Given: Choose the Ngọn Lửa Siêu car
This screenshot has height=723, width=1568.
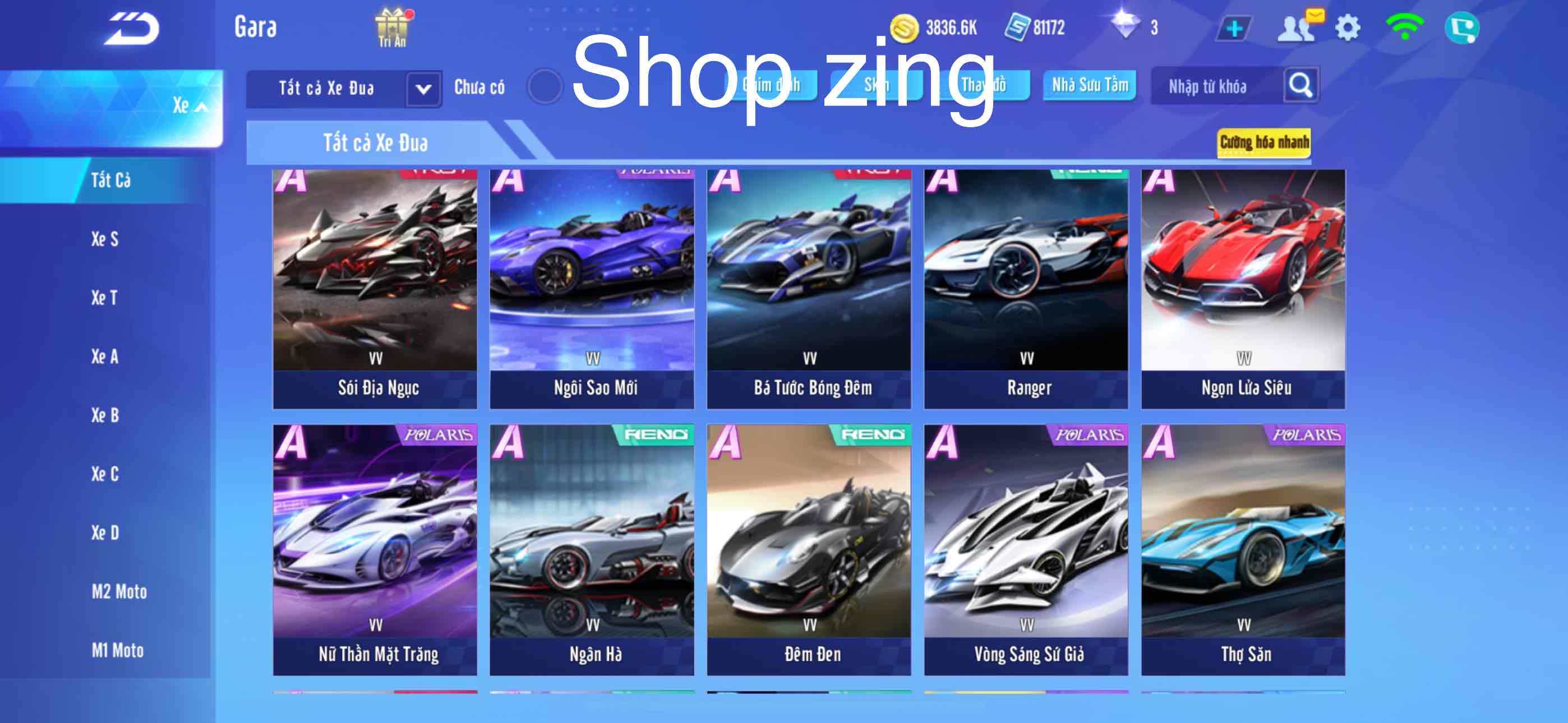Looking at the screenshot, I should coord(1243,289).
